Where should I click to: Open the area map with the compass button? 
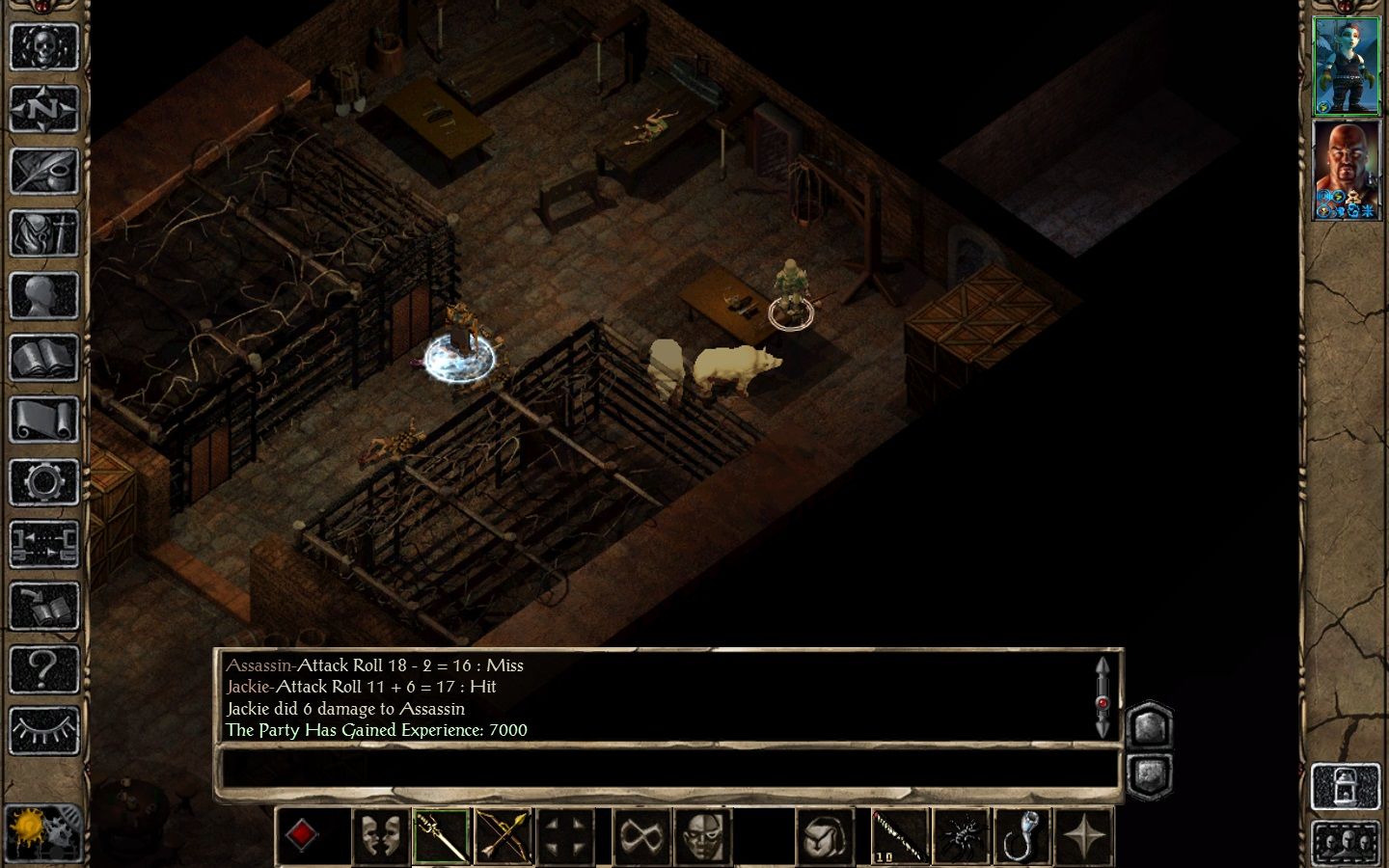(x=43, y=108)
